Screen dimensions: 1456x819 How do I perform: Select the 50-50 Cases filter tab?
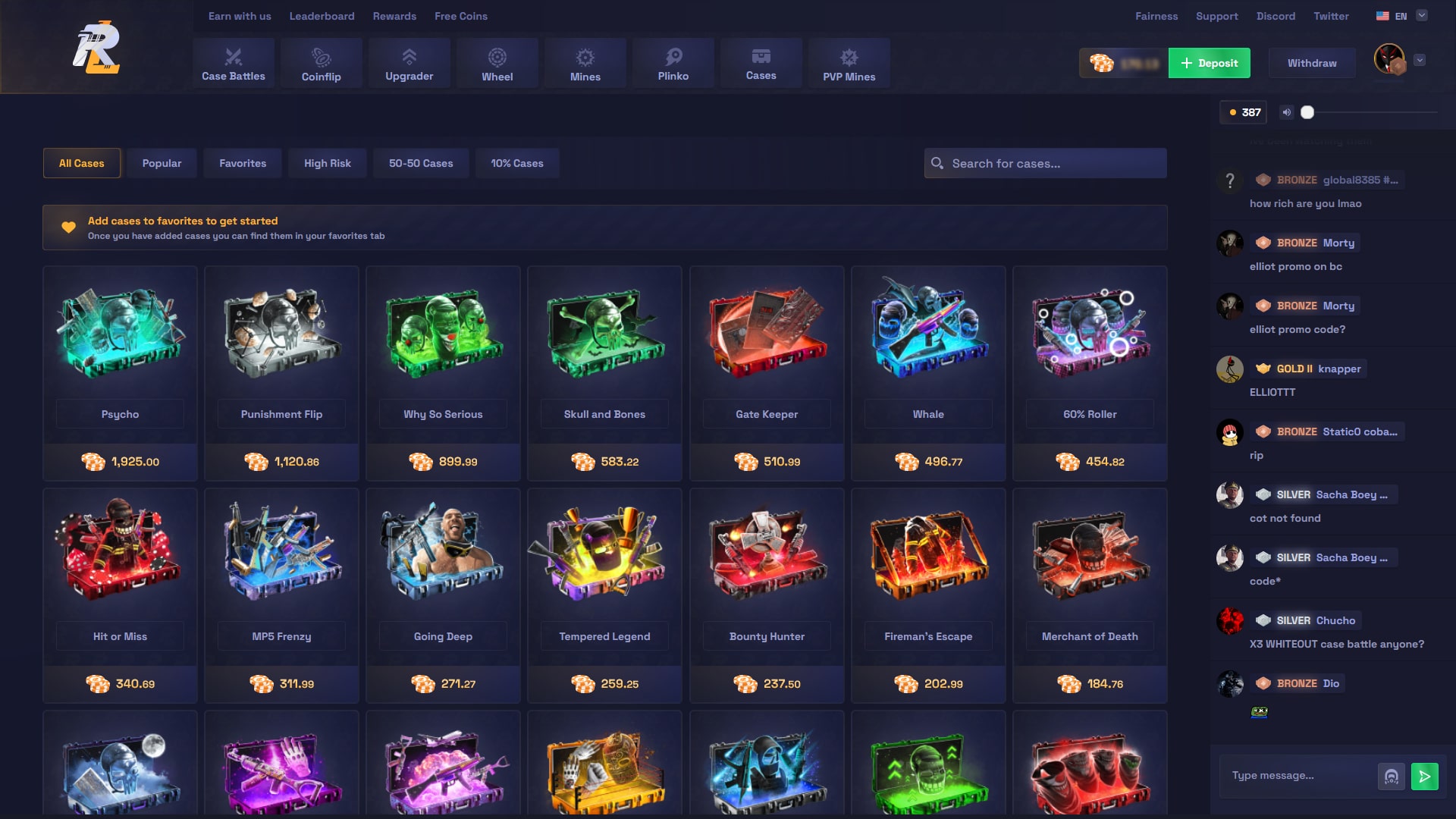point(421,162)
